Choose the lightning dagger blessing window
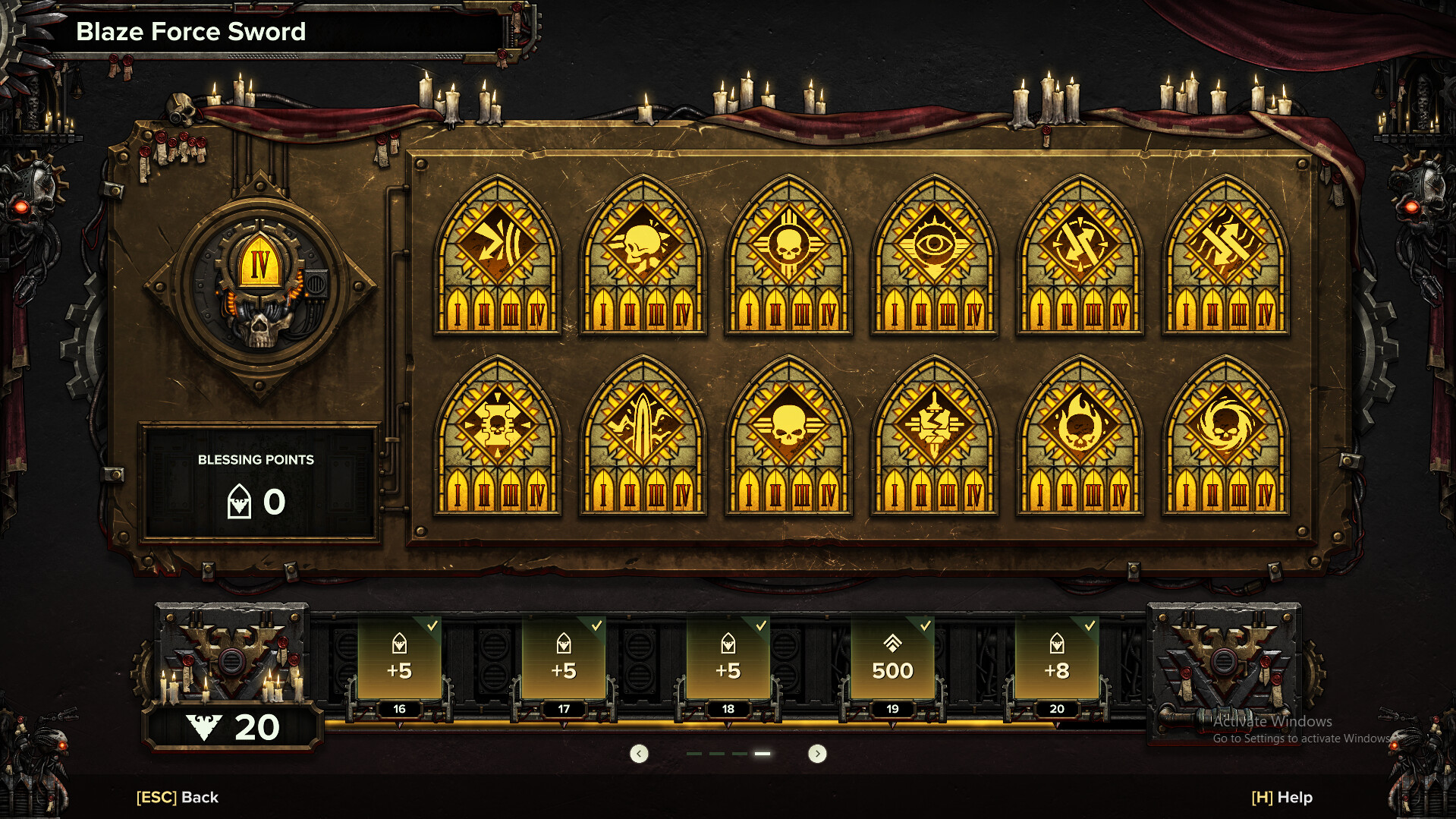The width and height of the screenshot is (1456, 819). (x=934, y=435)
